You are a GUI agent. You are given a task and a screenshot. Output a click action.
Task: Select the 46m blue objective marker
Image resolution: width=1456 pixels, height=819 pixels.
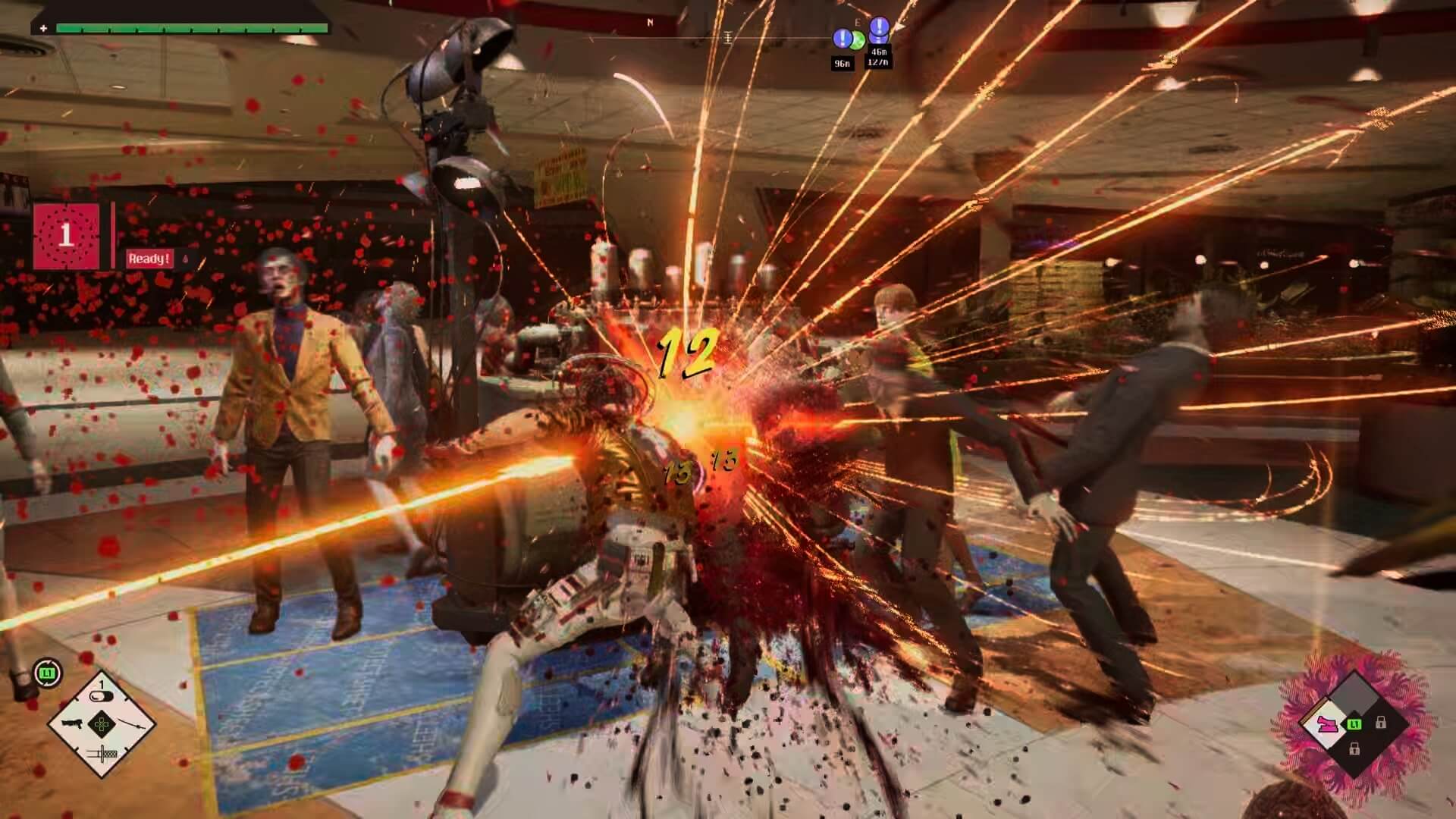point(879,29)
